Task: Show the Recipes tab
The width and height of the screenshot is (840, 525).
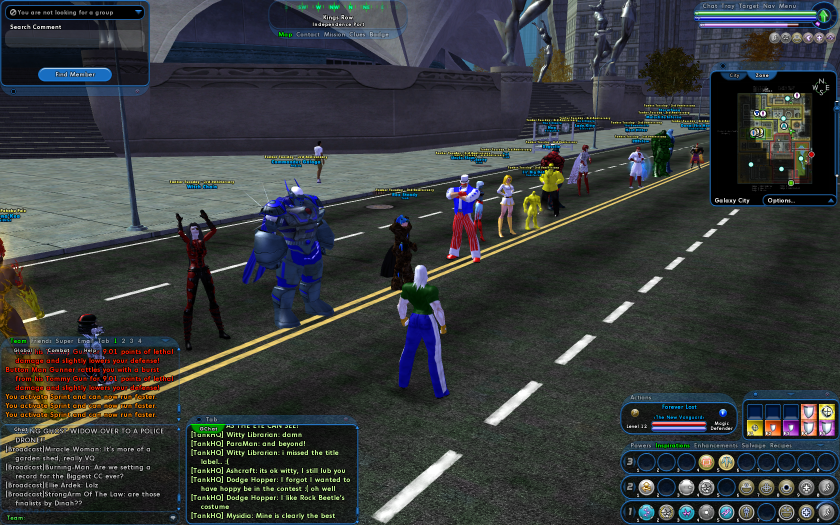Action: 781,445
